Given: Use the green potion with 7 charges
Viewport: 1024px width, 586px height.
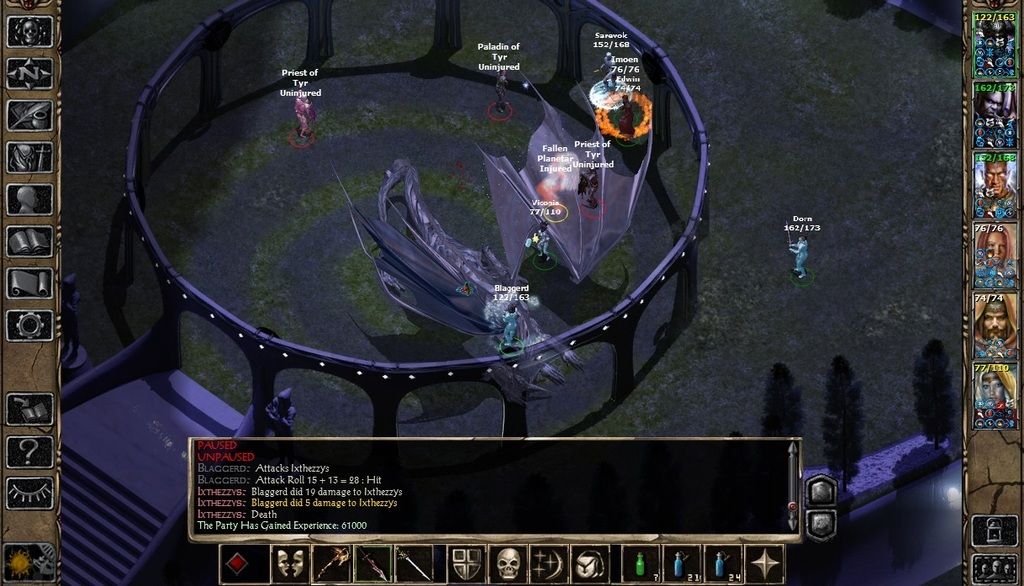Looking at the screenshot, I should pos(640,564).
